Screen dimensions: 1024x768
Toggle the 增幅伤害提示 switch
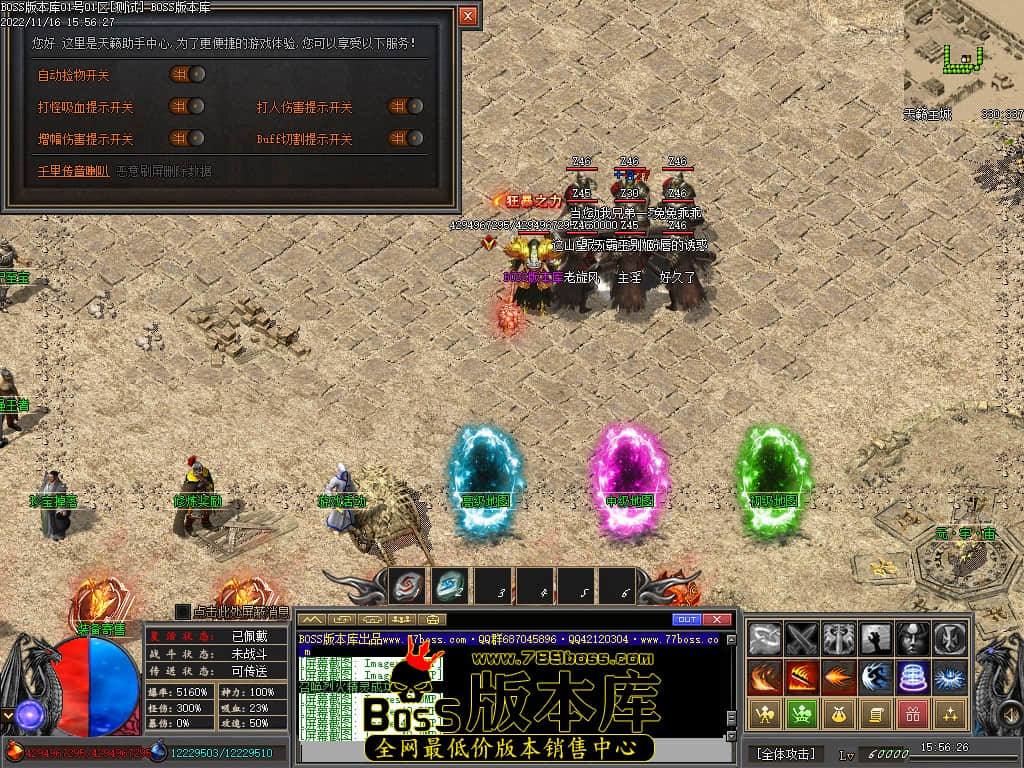click(x=187, y=138)
